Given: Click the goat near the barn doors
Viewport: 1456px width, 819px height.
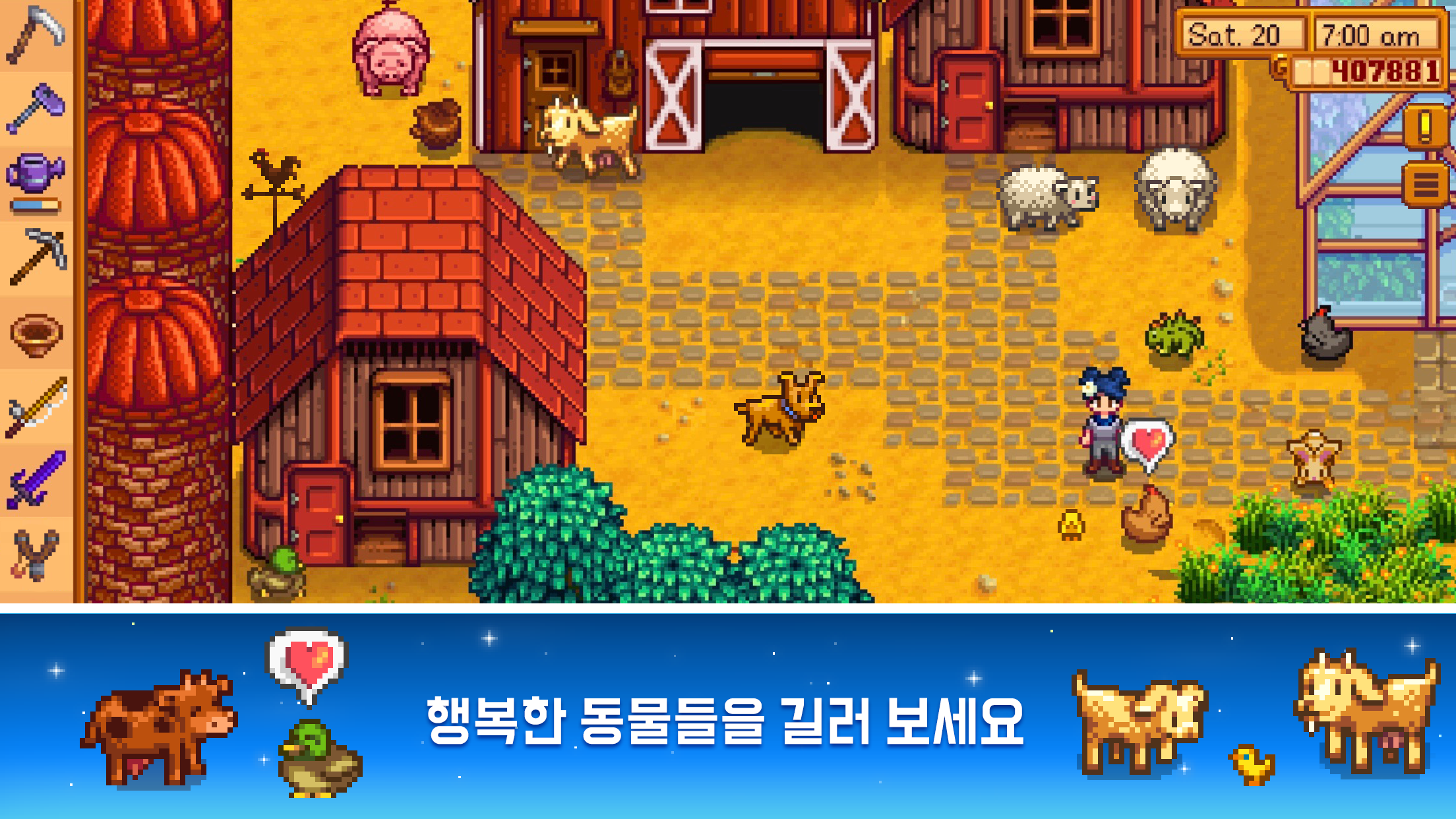Looking at the screenshot, I should [584, 135].
